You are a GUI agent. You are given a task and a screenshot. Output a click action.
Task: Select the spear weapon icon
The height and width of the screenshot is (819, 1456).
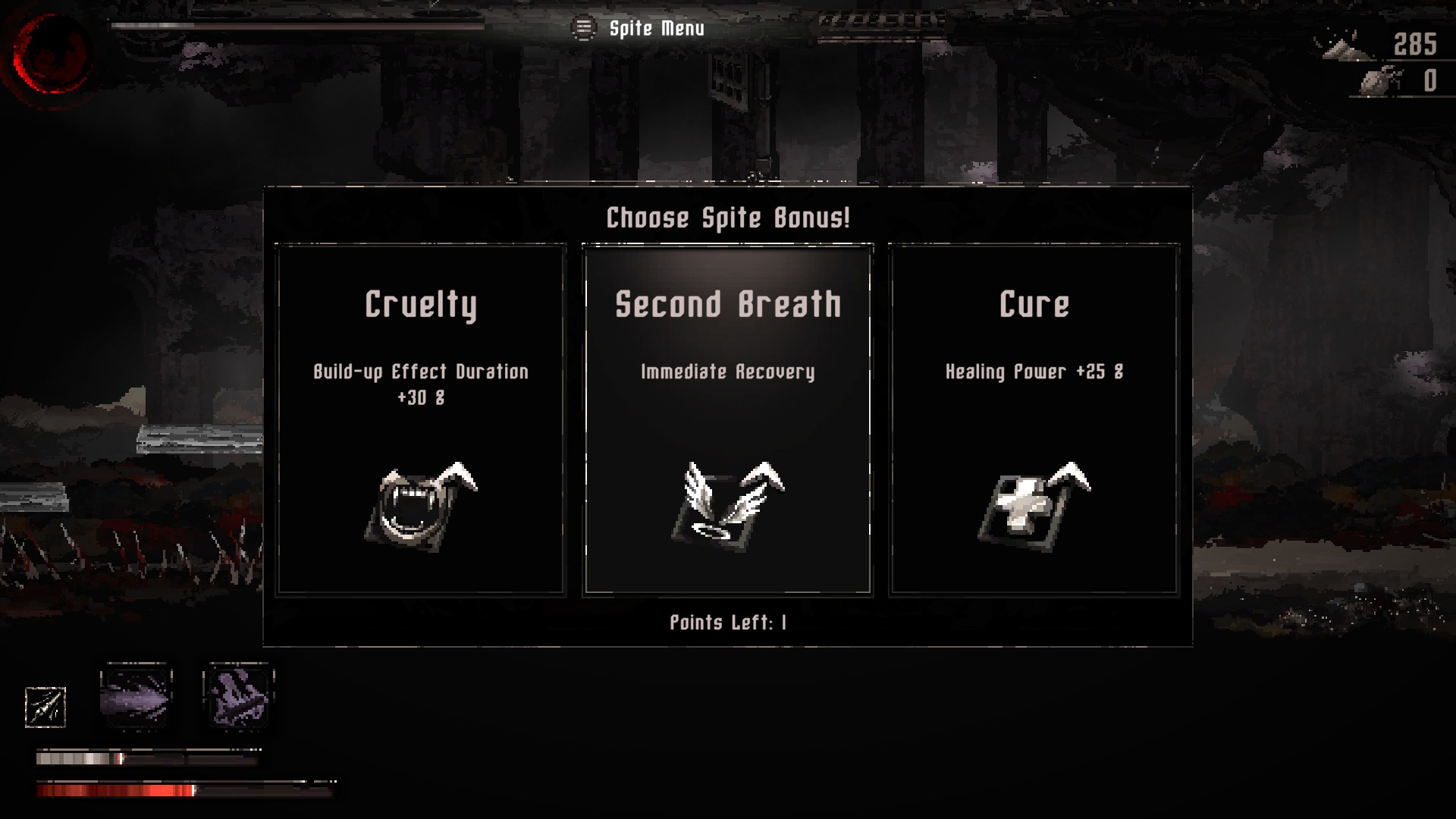(x=45, y=707)
